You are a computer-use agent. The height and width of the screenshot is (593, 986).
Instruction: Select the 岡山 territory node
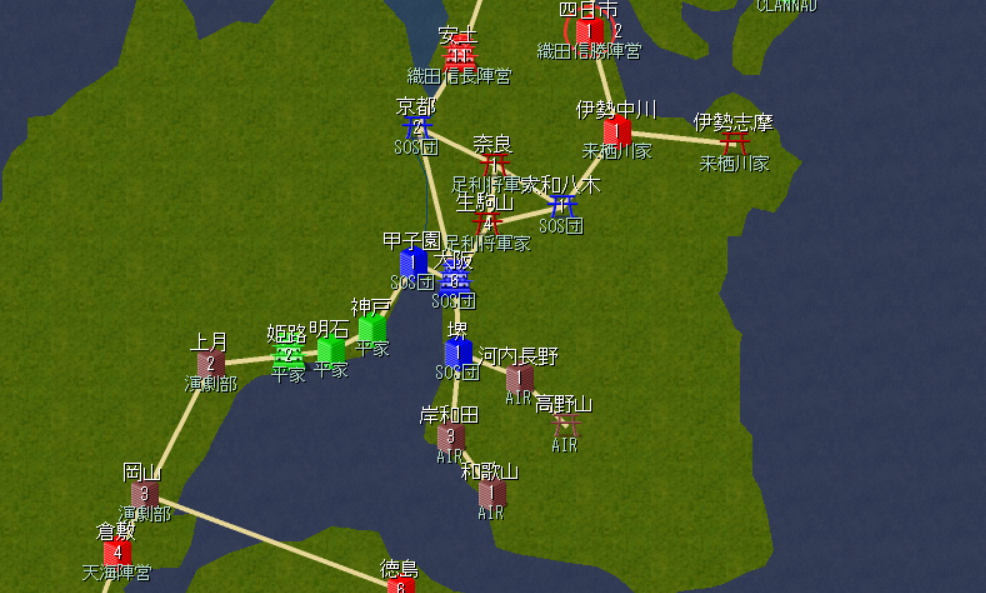click(145, 493)
